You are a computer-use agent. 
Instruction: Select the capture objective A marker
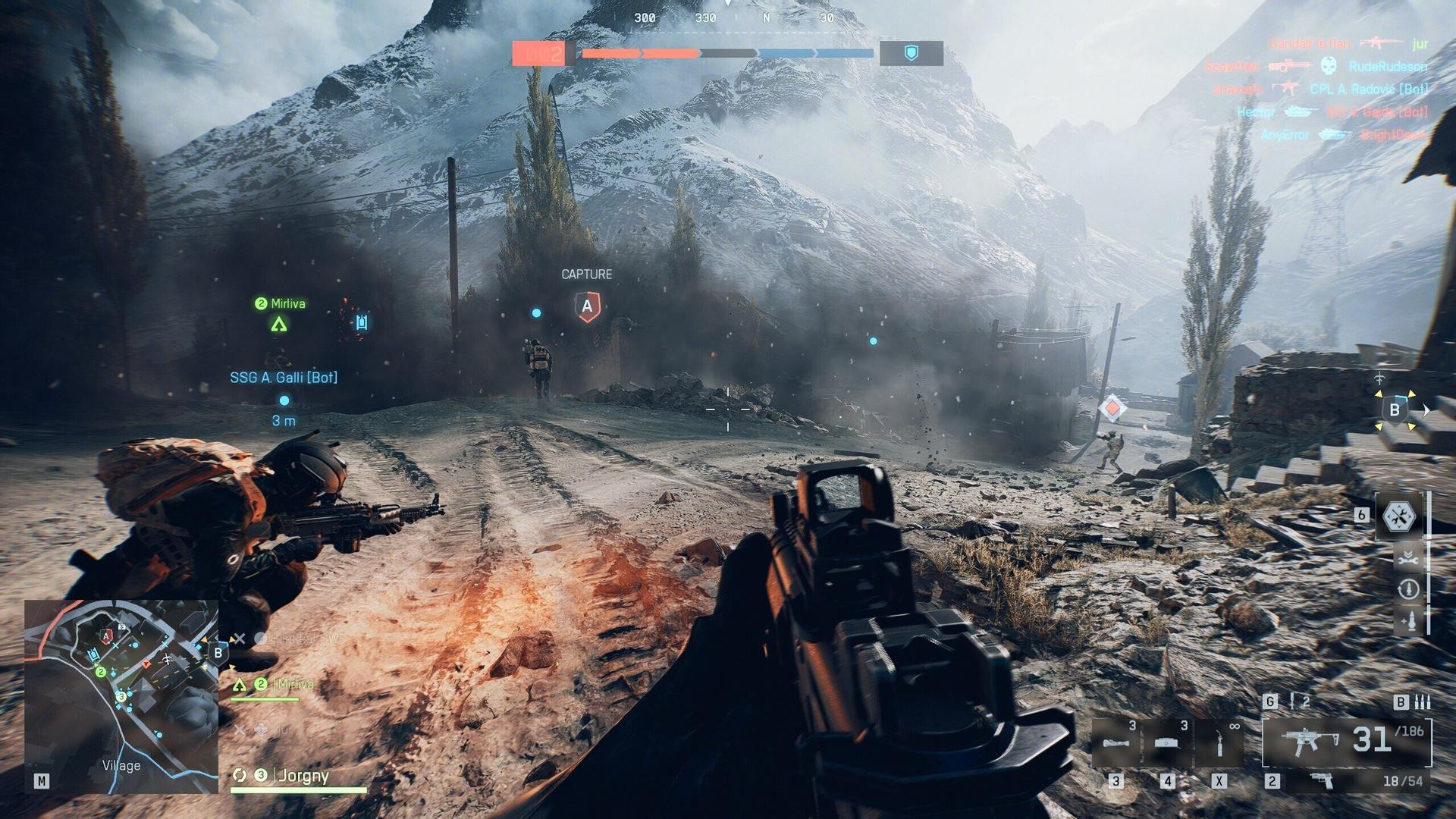click(587, 306)
